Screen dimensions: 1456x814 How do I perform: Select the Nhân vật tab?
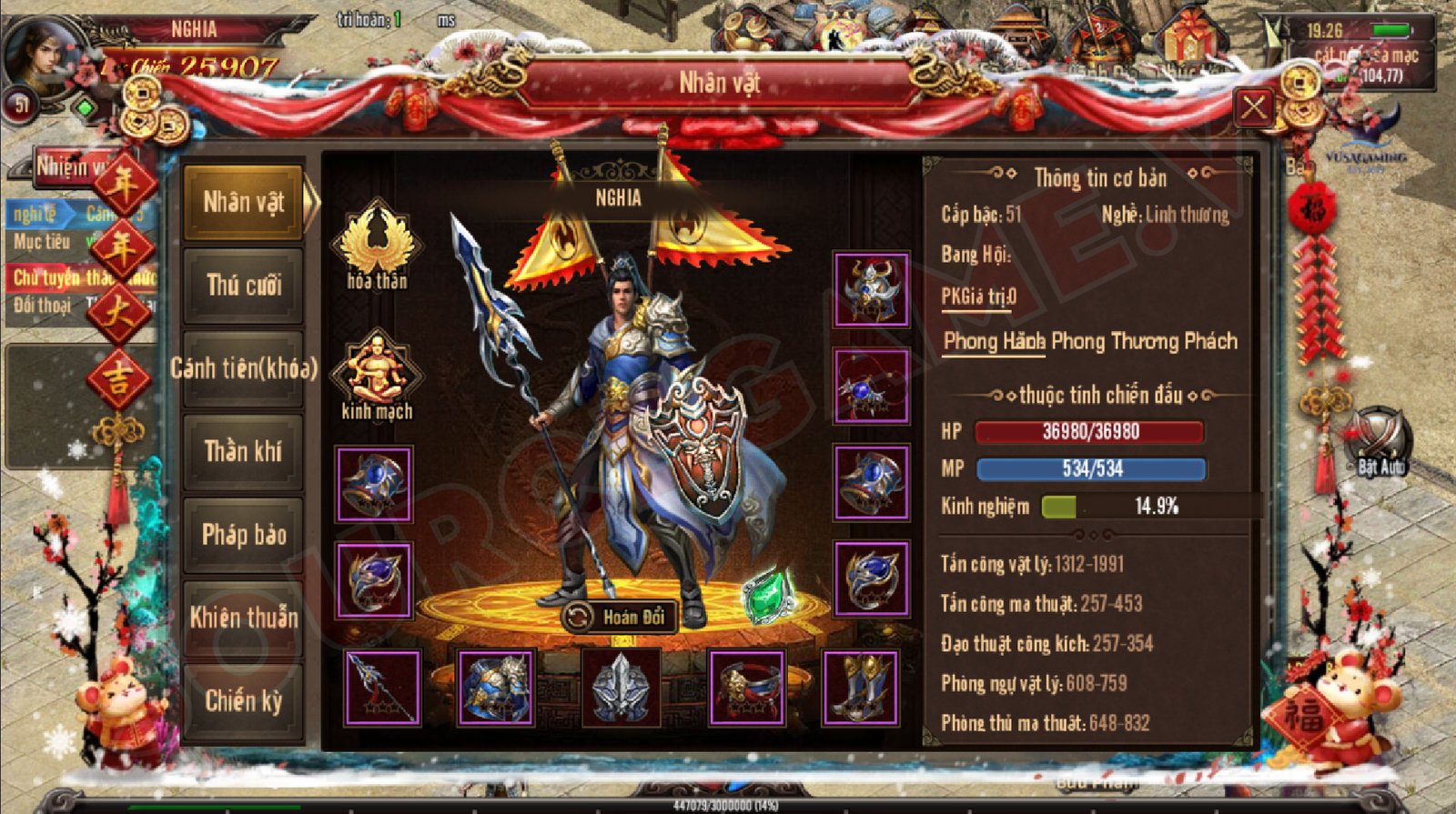[243, 202]
